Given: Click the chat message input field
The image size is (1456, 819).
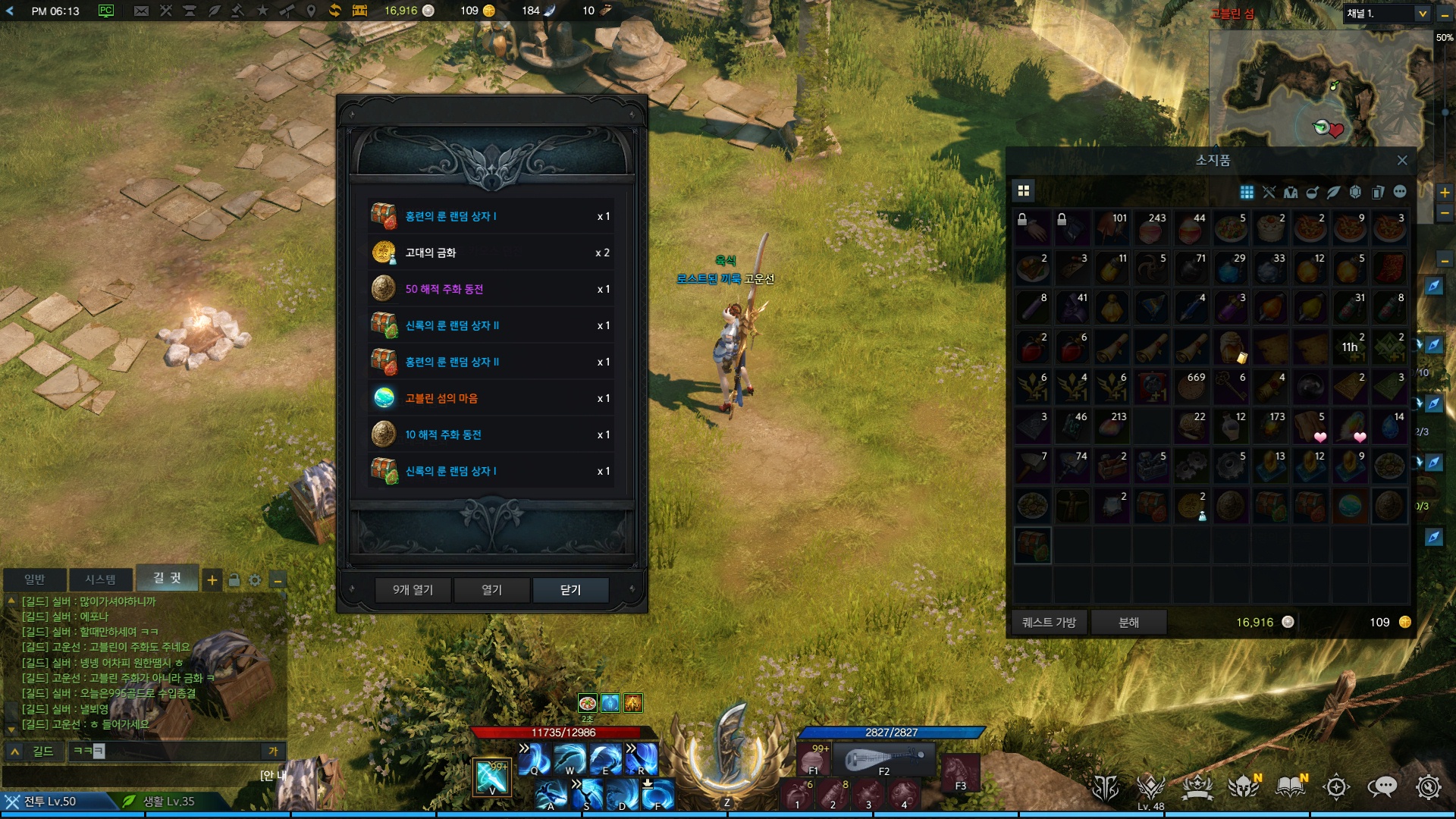Looking at the screenshot, I should click(174, 752).
